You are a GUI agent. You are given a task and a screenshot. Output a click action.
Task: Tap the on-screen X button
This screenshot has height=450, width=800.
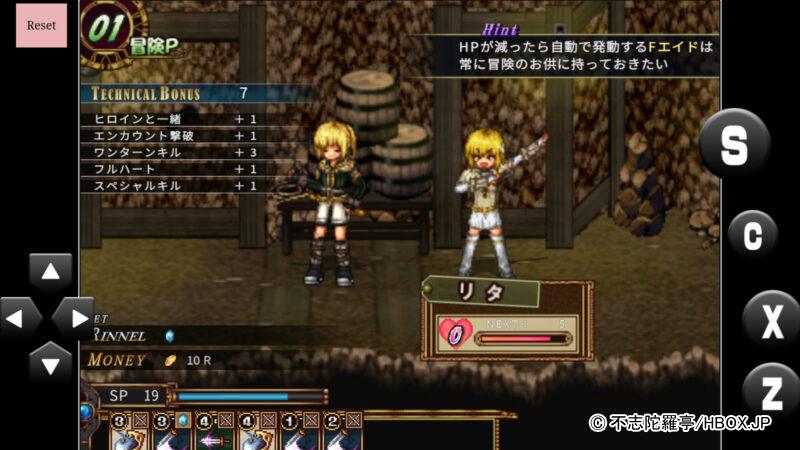pyautogui.click(x=771, y=321)
